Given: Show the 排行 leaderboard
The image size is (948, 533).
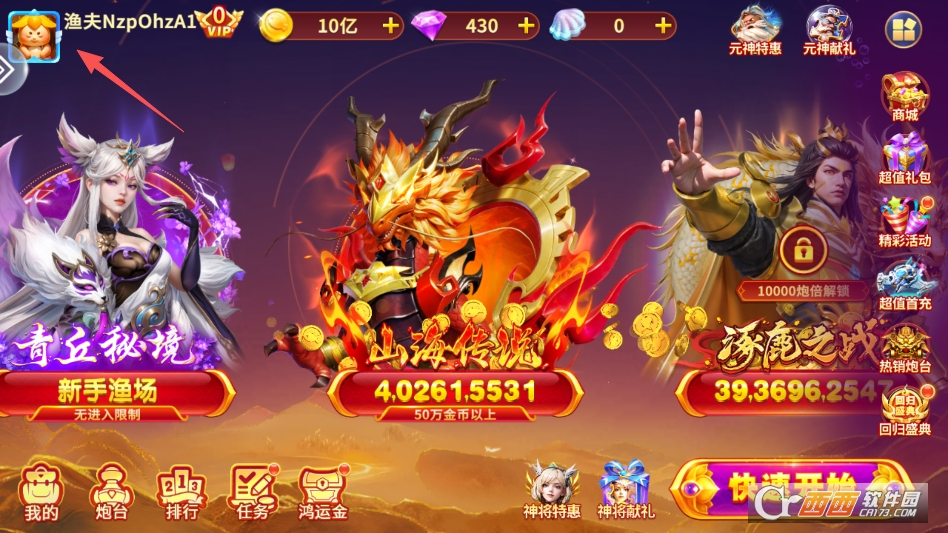Looking at the screenshot, I should point(181,491).
